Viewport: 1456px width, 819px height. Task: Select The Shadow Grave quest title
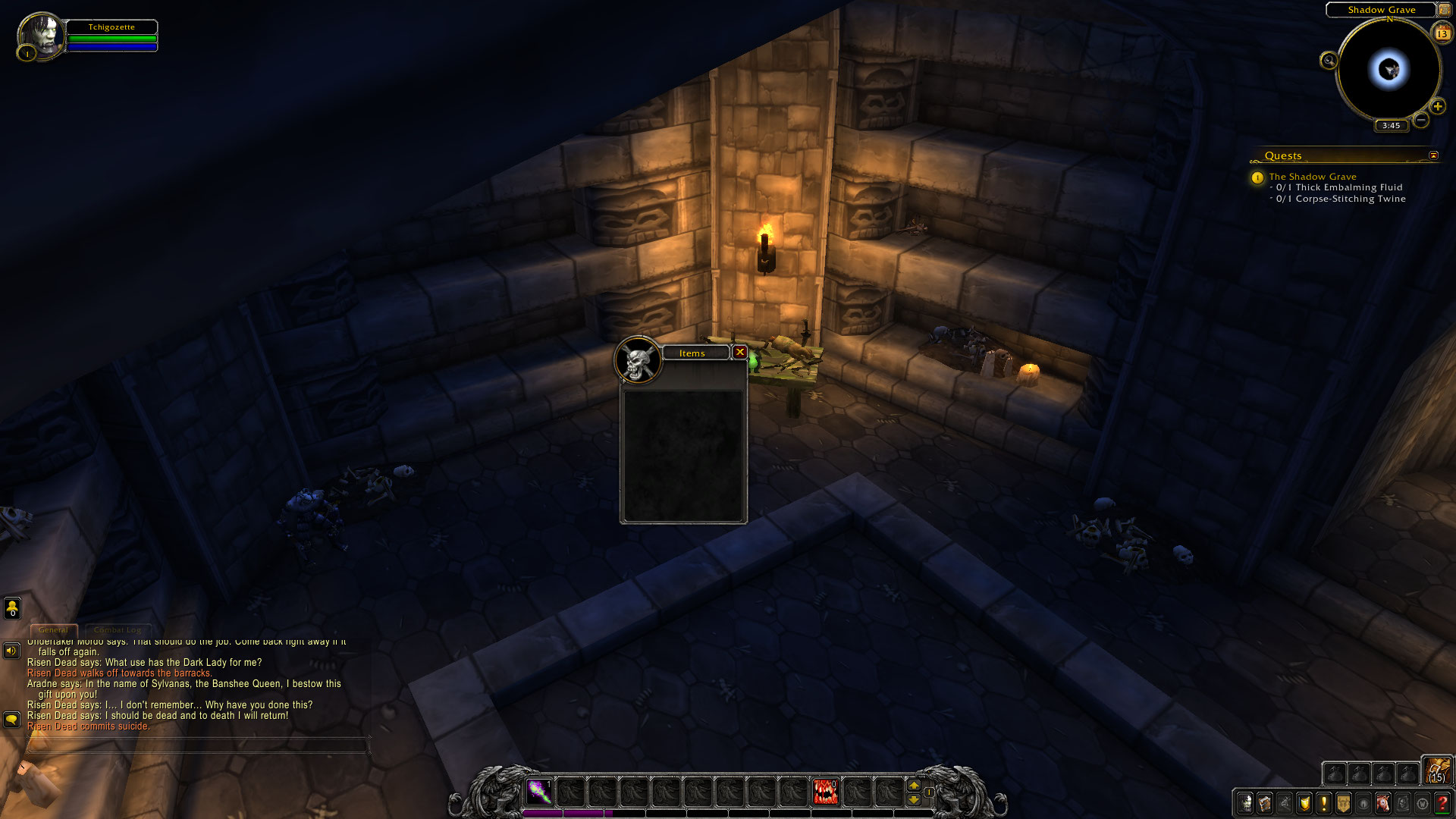[1313, 177]
